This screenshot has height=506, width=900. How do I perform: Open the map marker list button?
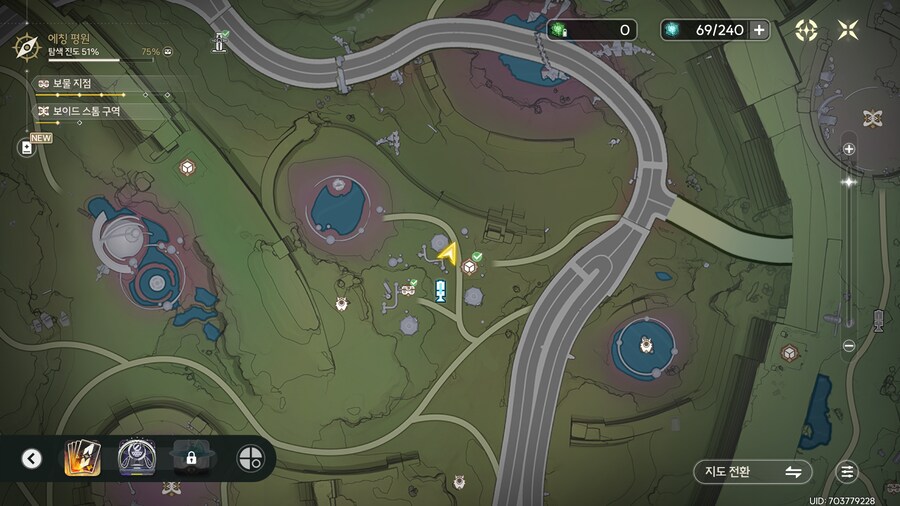pos(848,472)
